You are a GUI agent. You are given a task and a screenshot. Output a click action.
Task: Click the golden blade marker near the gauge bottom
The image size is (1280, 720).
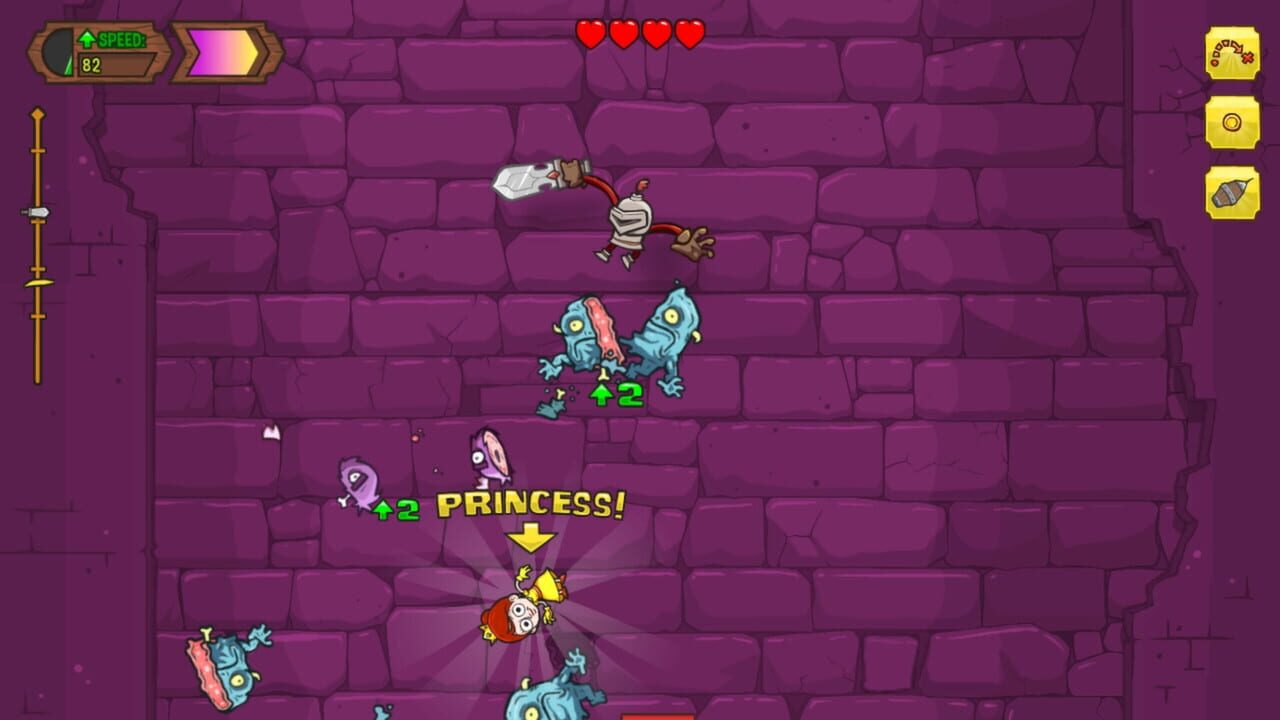pos(40,281)
